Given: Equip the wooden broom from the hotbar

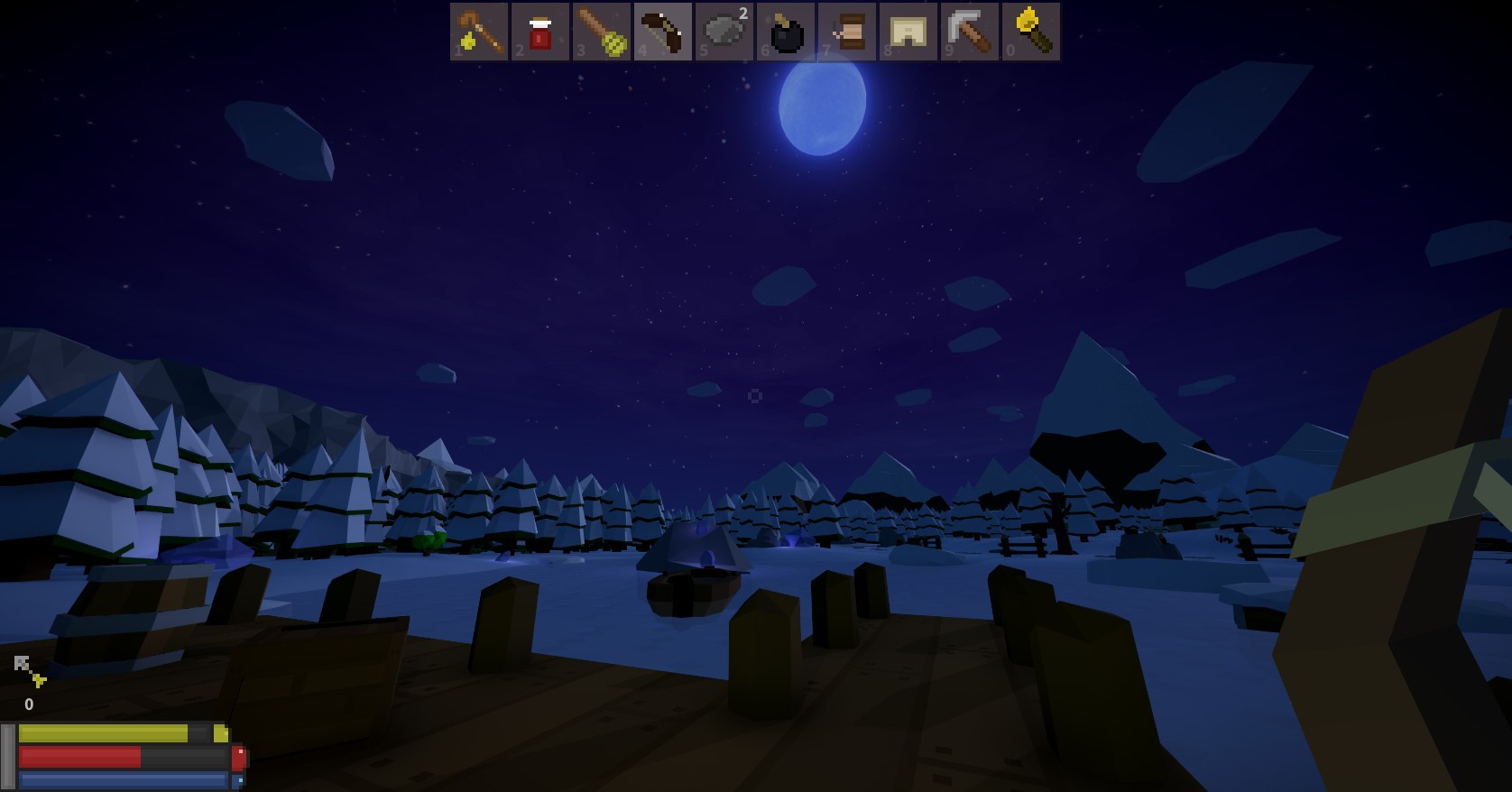Looking at the screenshot, I should pos(602,32).
